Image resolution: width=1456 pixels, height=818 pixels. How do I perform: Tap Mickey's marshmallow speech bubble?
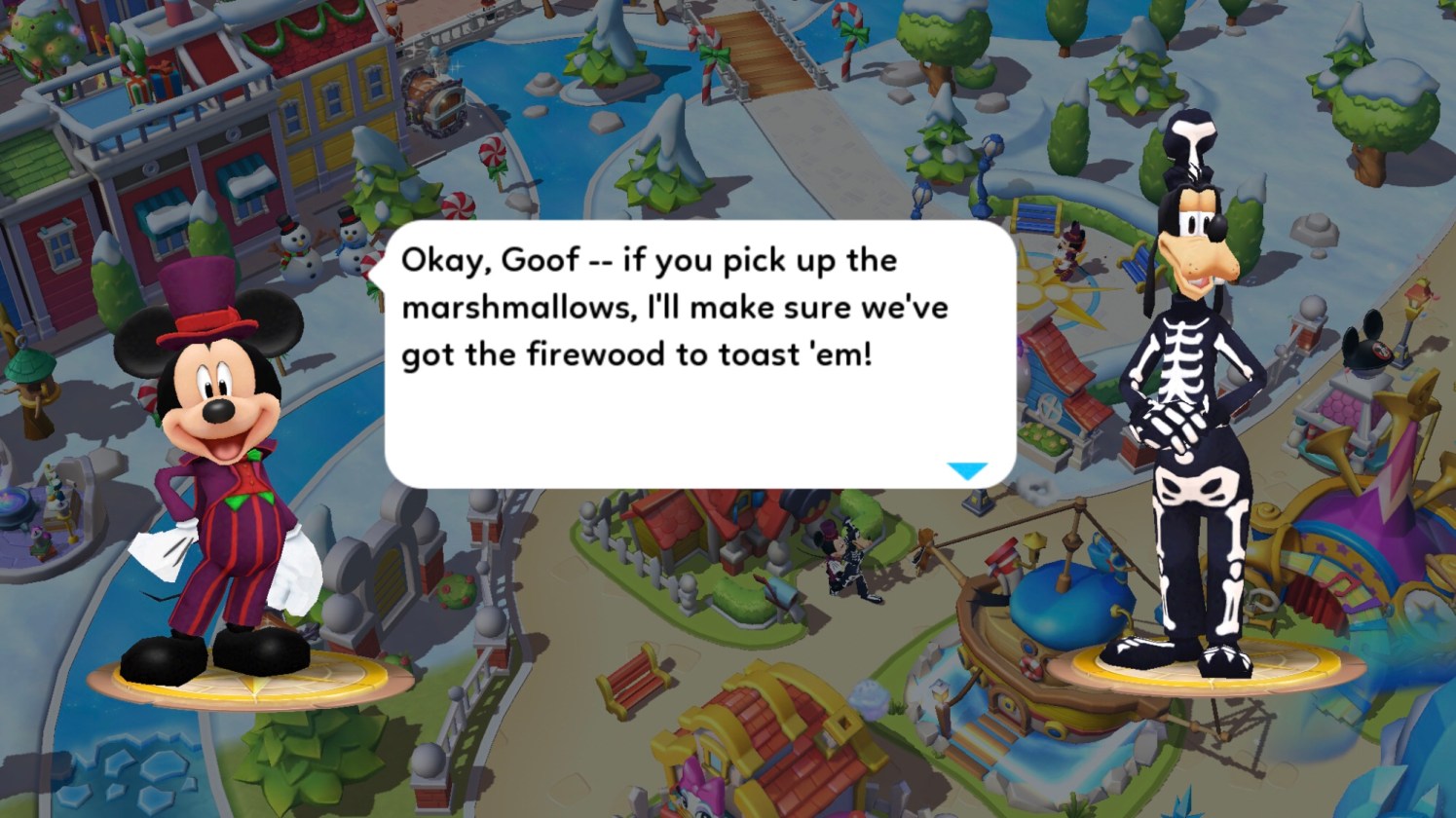pos(699,354)
